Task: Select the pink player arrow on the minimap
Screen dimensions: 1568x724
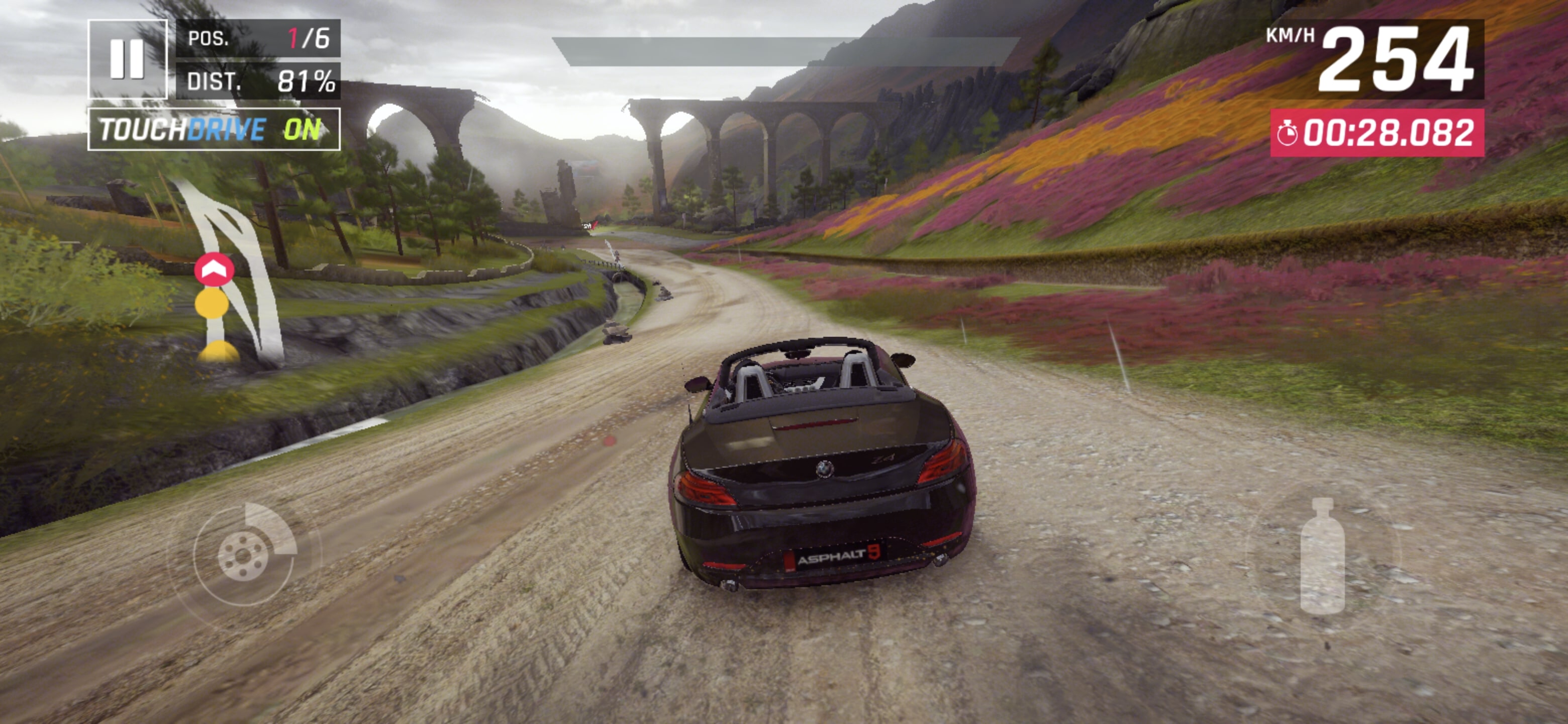Action: [x=214, y=268]
